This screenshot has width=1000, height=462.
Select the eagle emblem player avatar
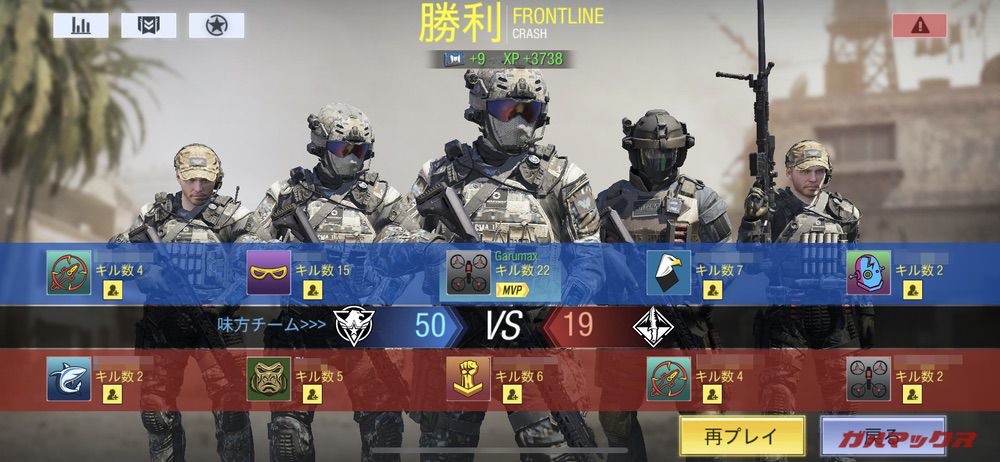668,273
